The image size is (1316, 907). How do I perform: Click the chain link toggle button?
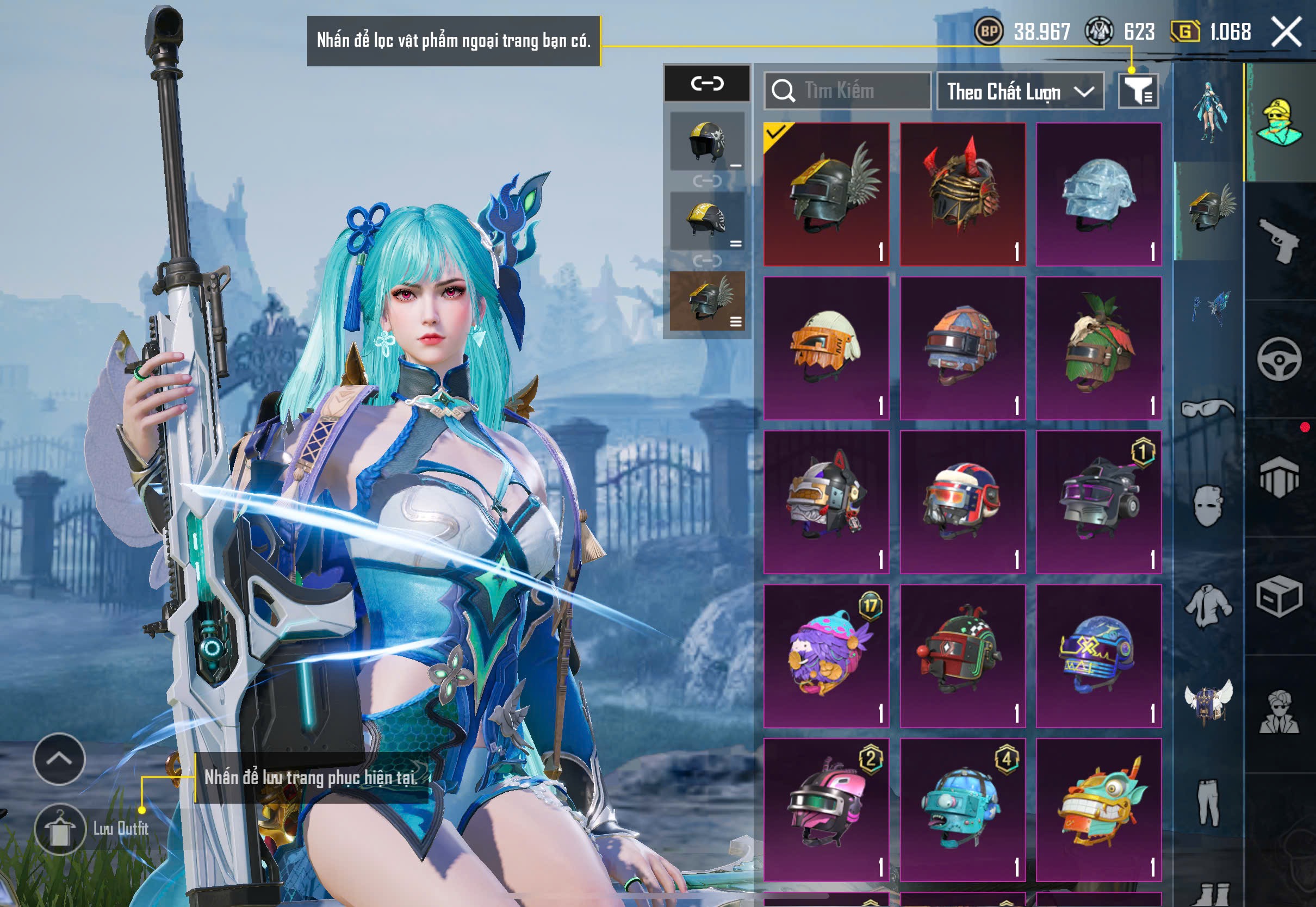coord(707,84)
